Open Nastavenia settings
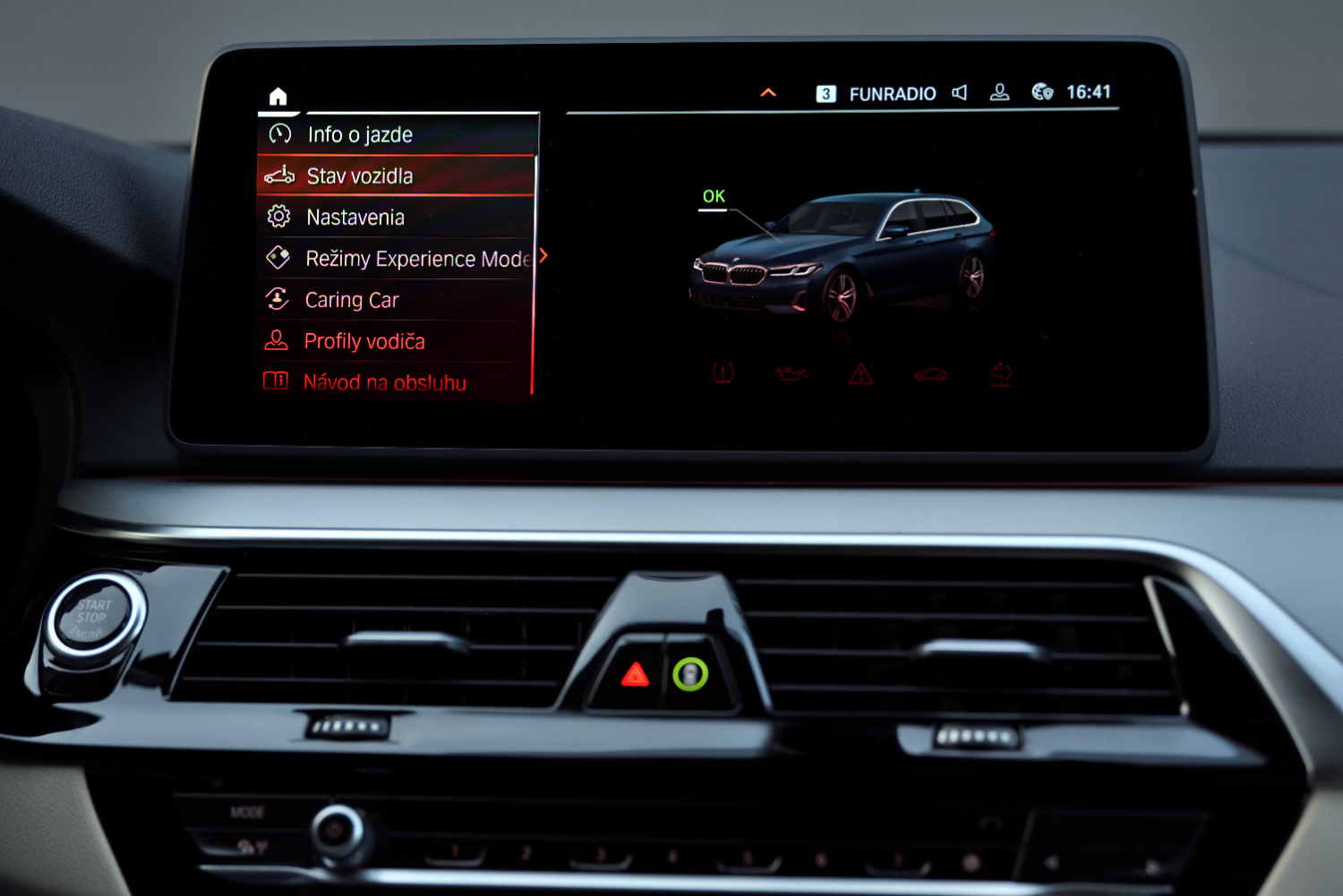This screenshot has width=1343, height=896. click(x=355, y=218)
